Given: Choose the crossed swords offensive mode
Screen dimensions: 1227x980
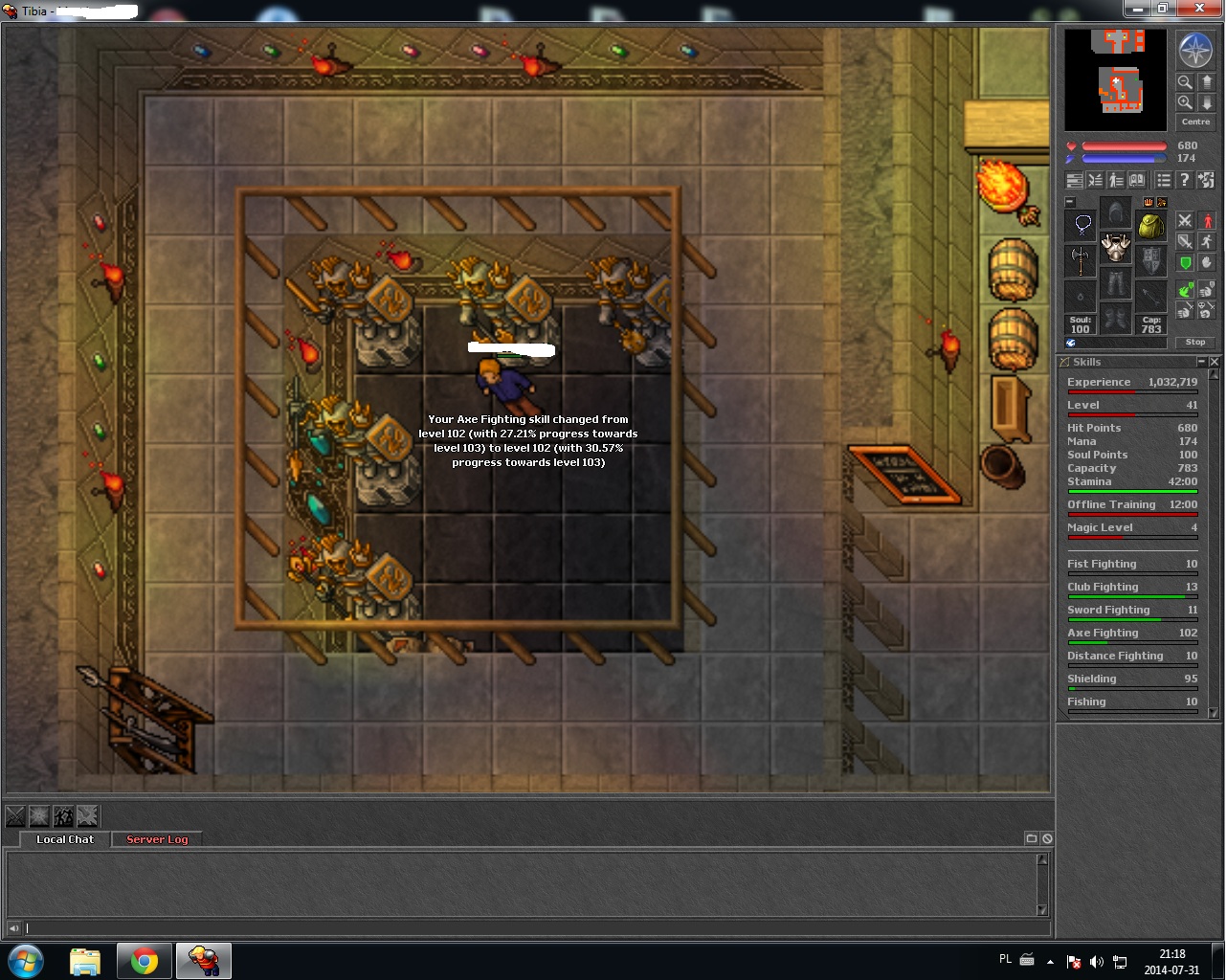Looking at the screenshot, I should (x=1185, y=221).
